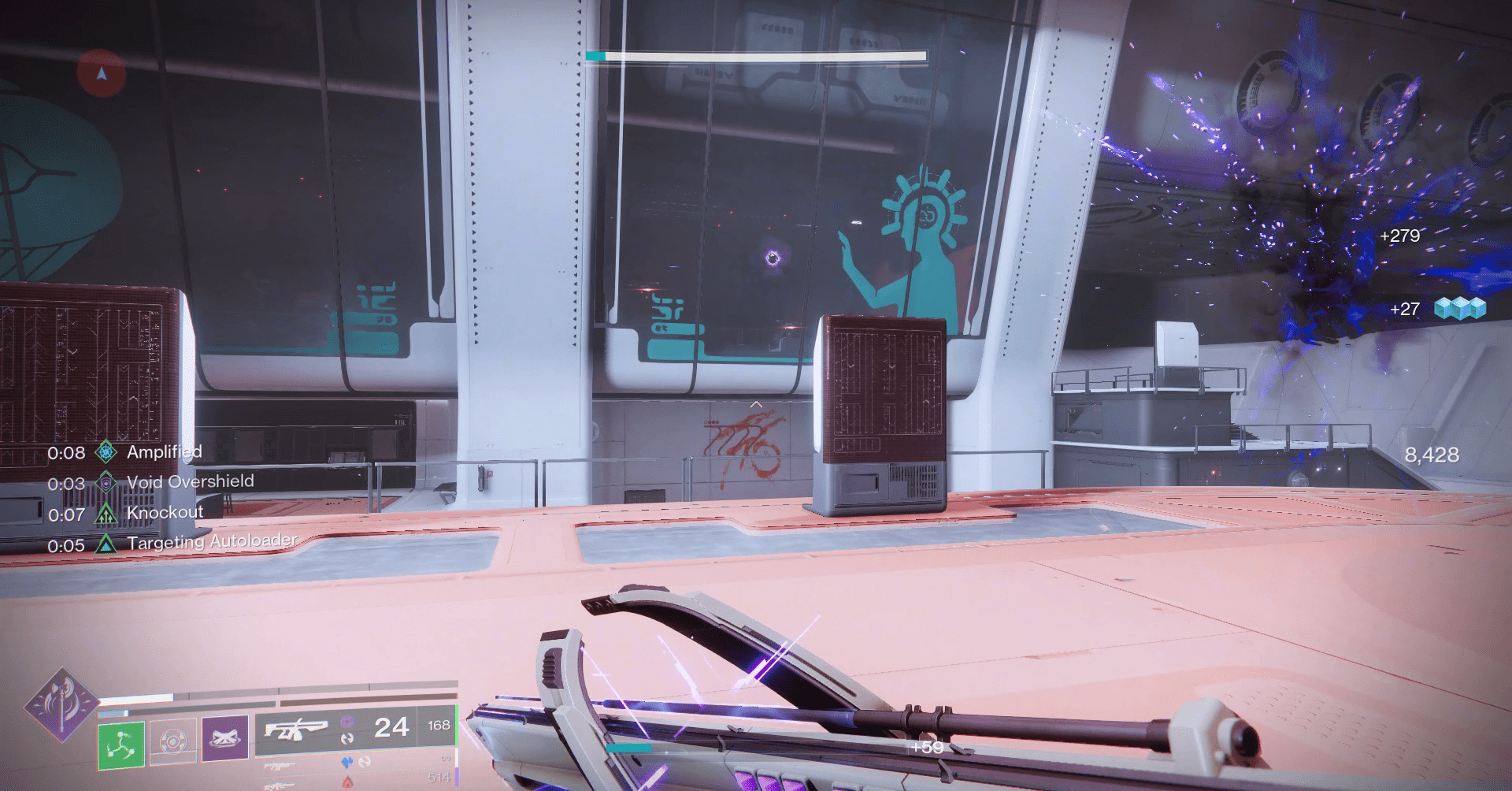Click the red circular radar compass
Viewport: 1512px width, 791px height.
pos(102,73)
